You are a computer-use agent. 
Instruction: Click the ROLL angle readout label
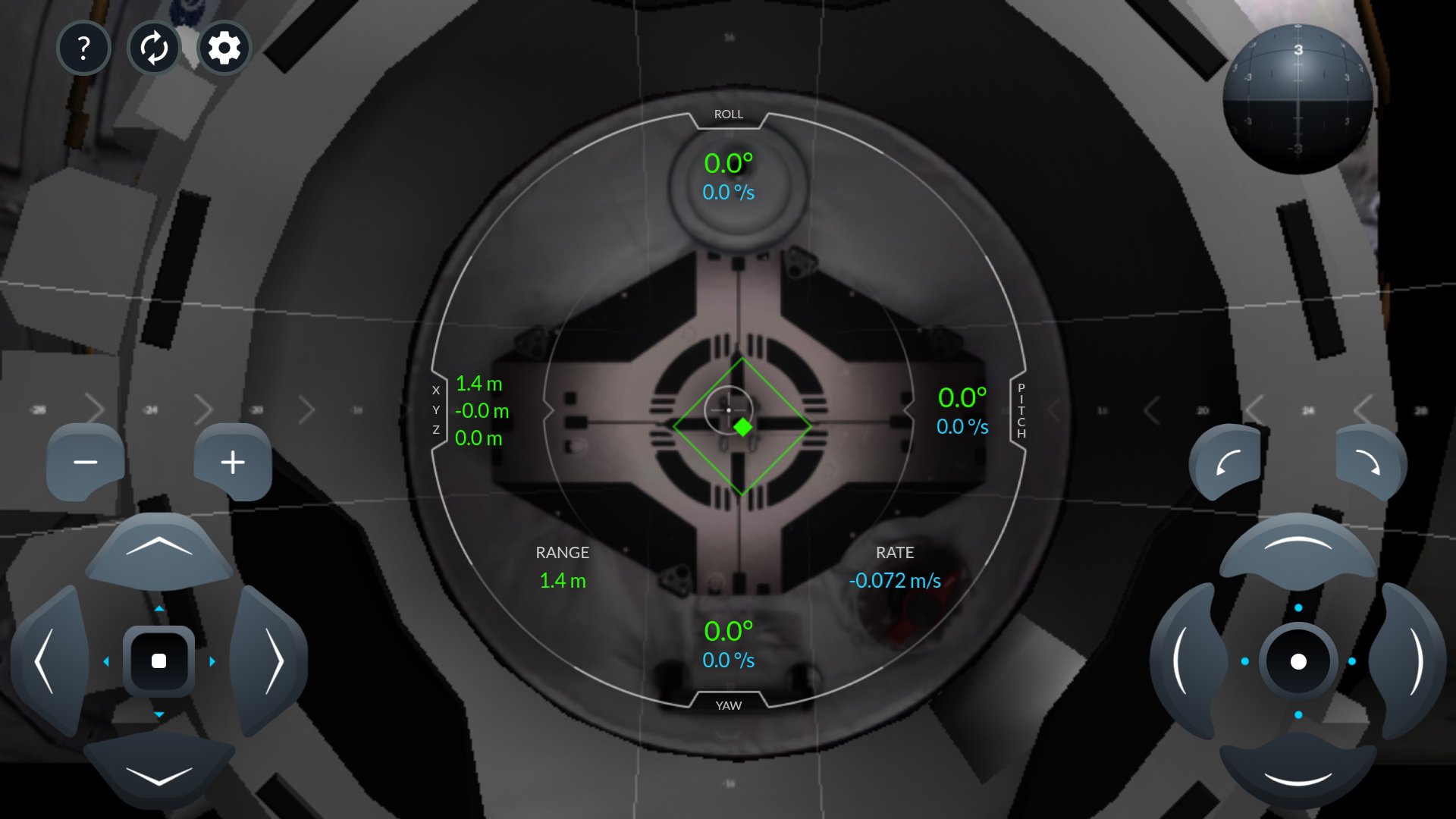pos(727,113)
